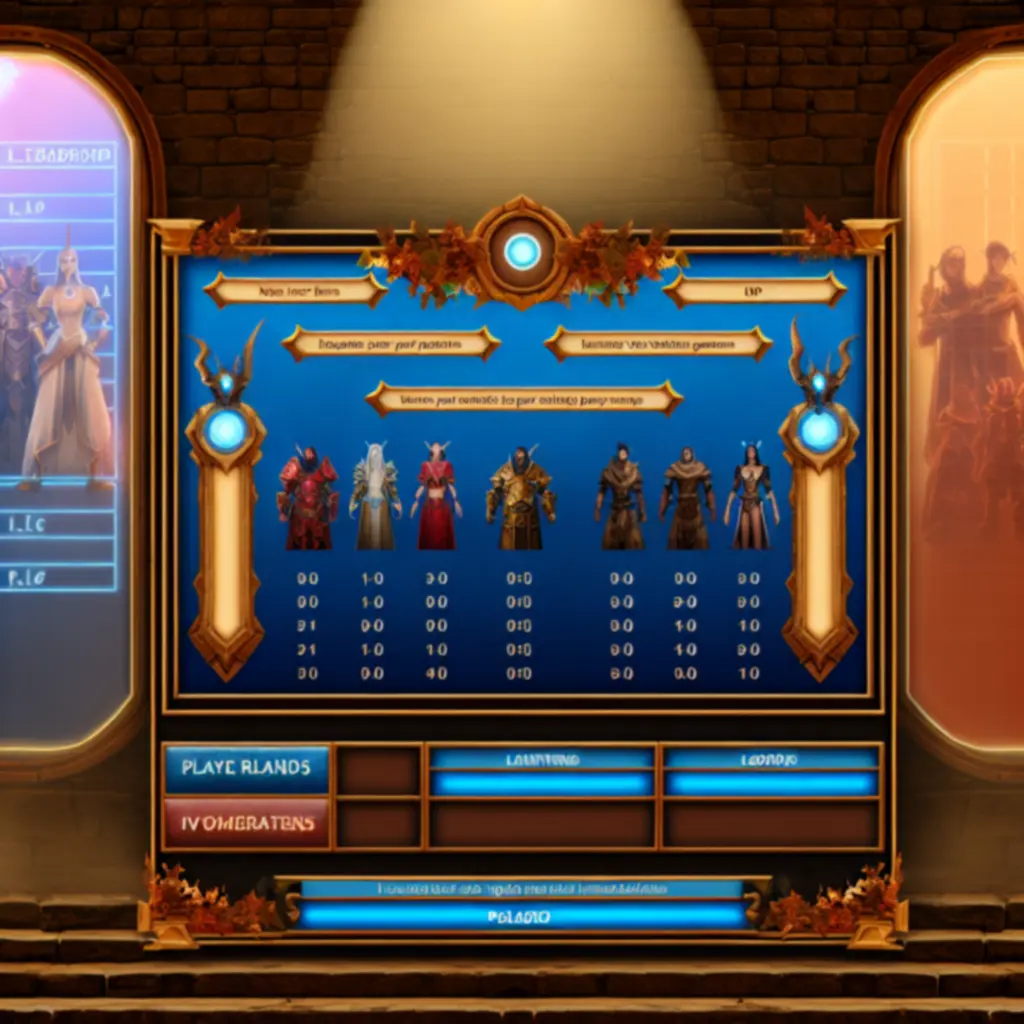Viewport: 1024px width, 1024px height.
Task: Click the glowing blue orb at top center
Action: click(x=522, y=251)
